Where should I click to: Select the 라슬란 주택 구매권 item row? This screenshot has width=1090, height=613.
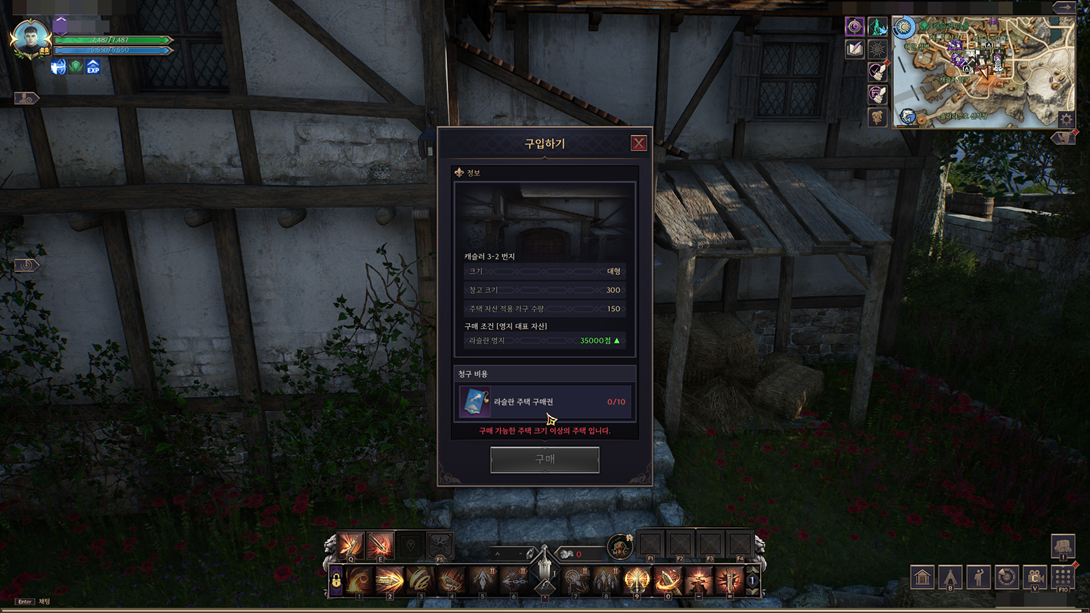click(544, 401)
